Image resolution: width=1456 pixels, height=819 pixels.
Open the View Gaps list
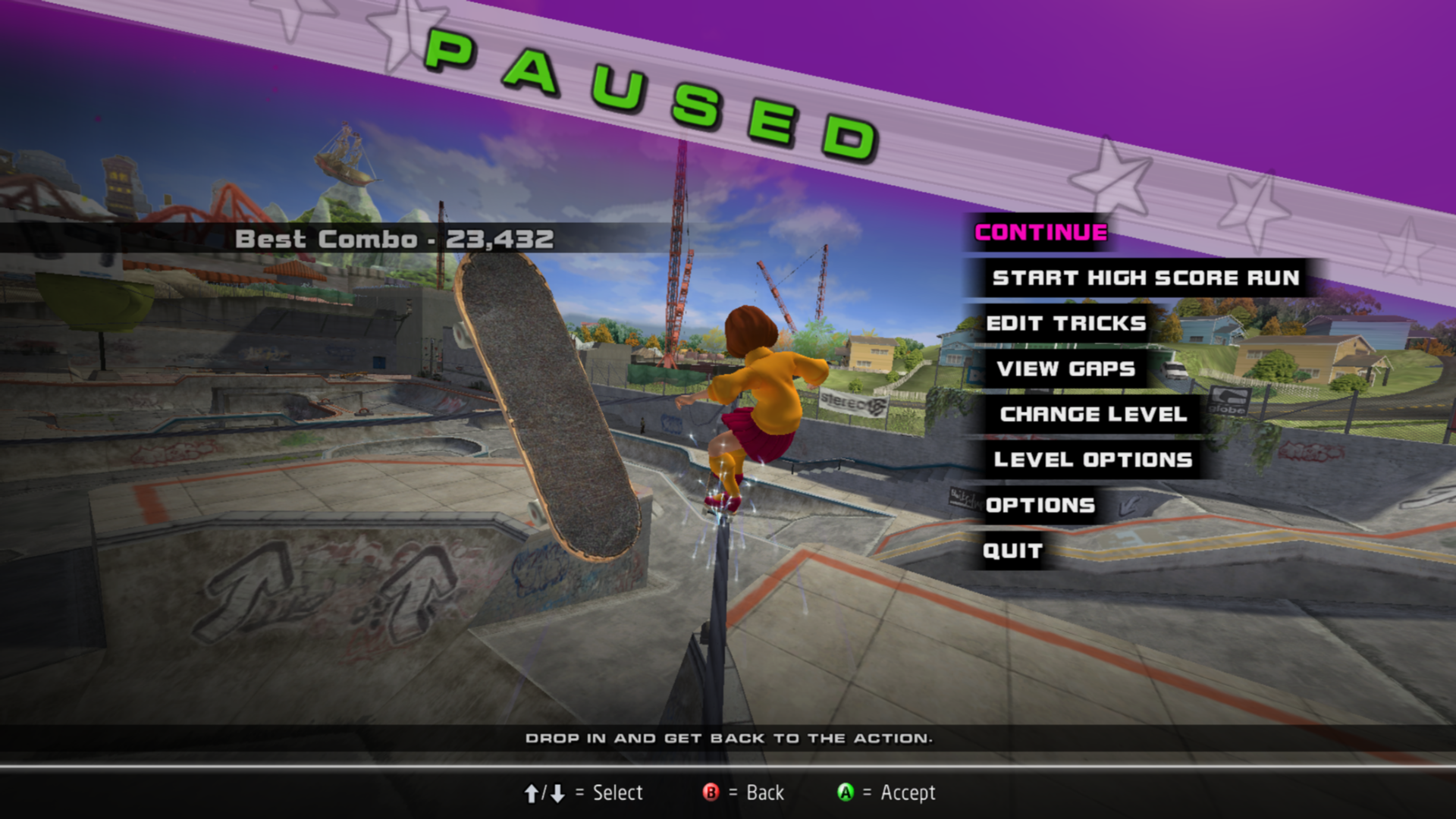[1065, 369]
